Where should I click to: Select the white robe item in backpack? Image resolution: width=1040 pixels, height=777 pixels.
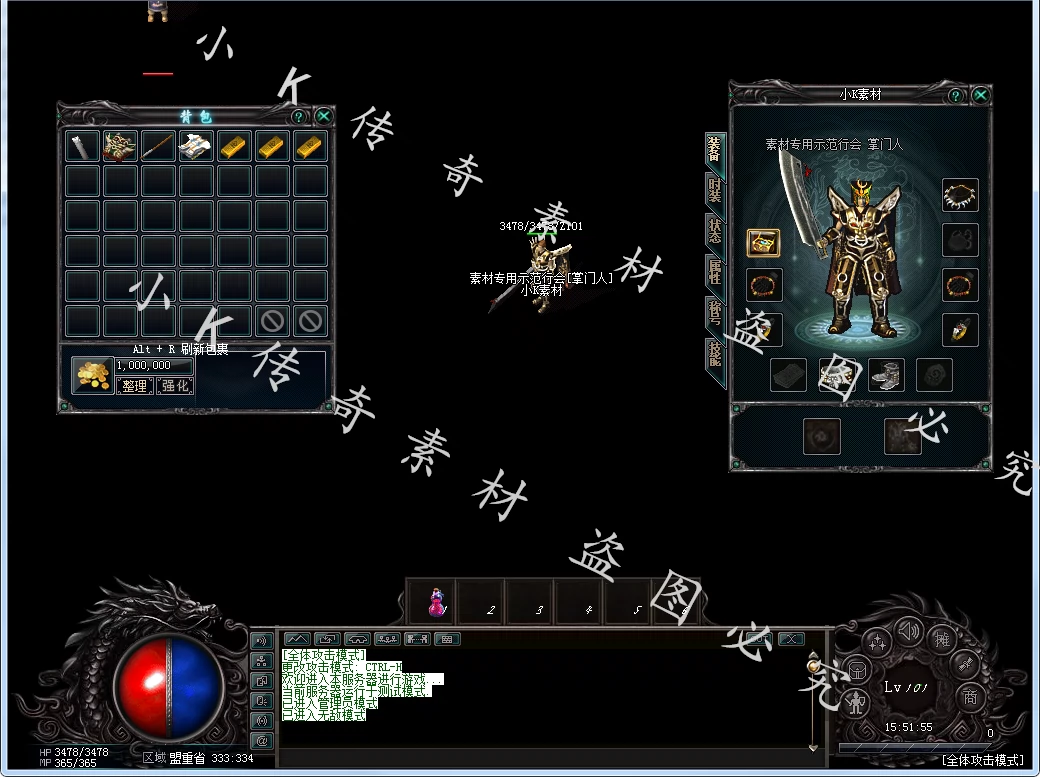196,146
